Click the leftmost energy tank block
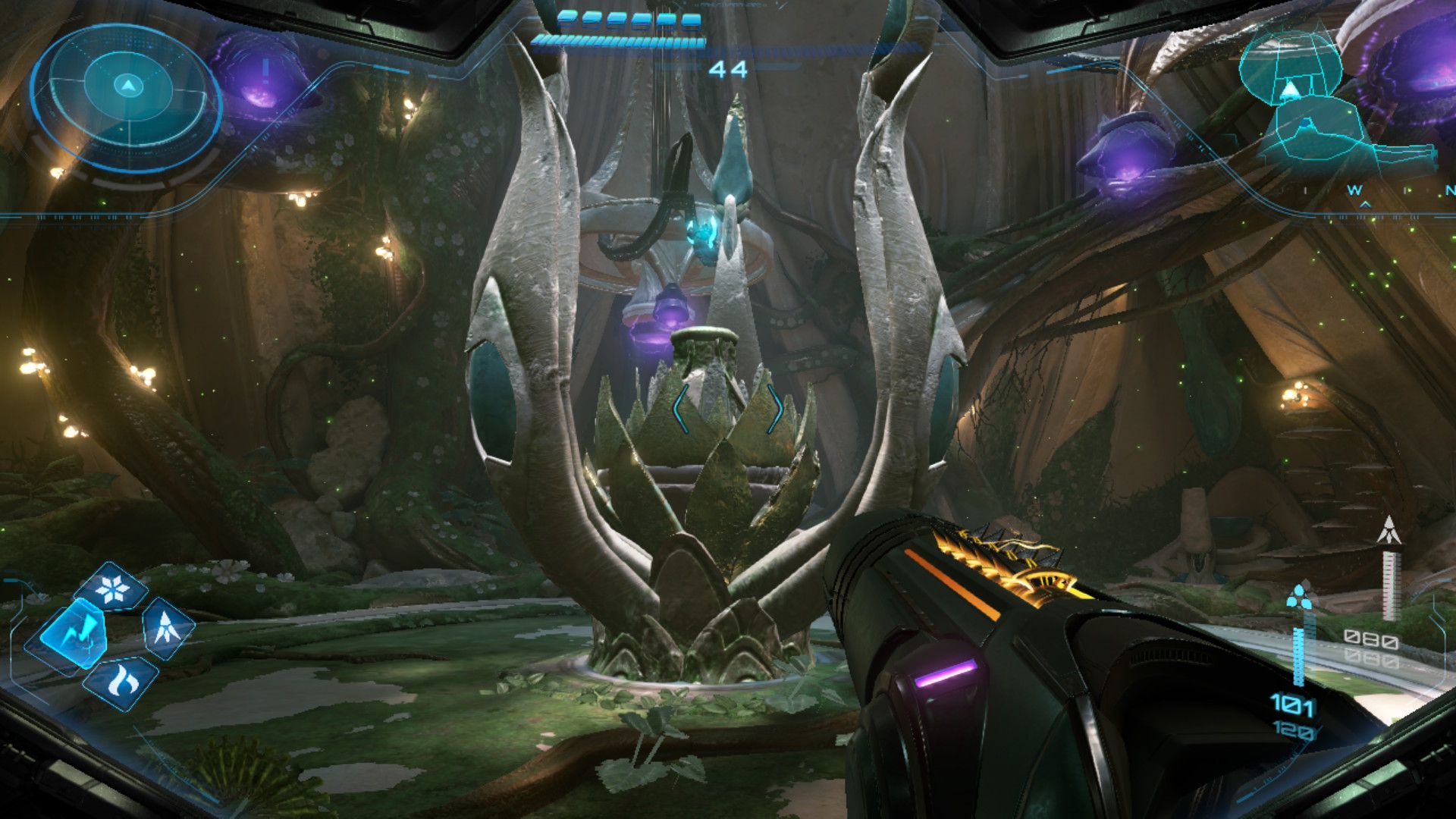 coord(566,19)
